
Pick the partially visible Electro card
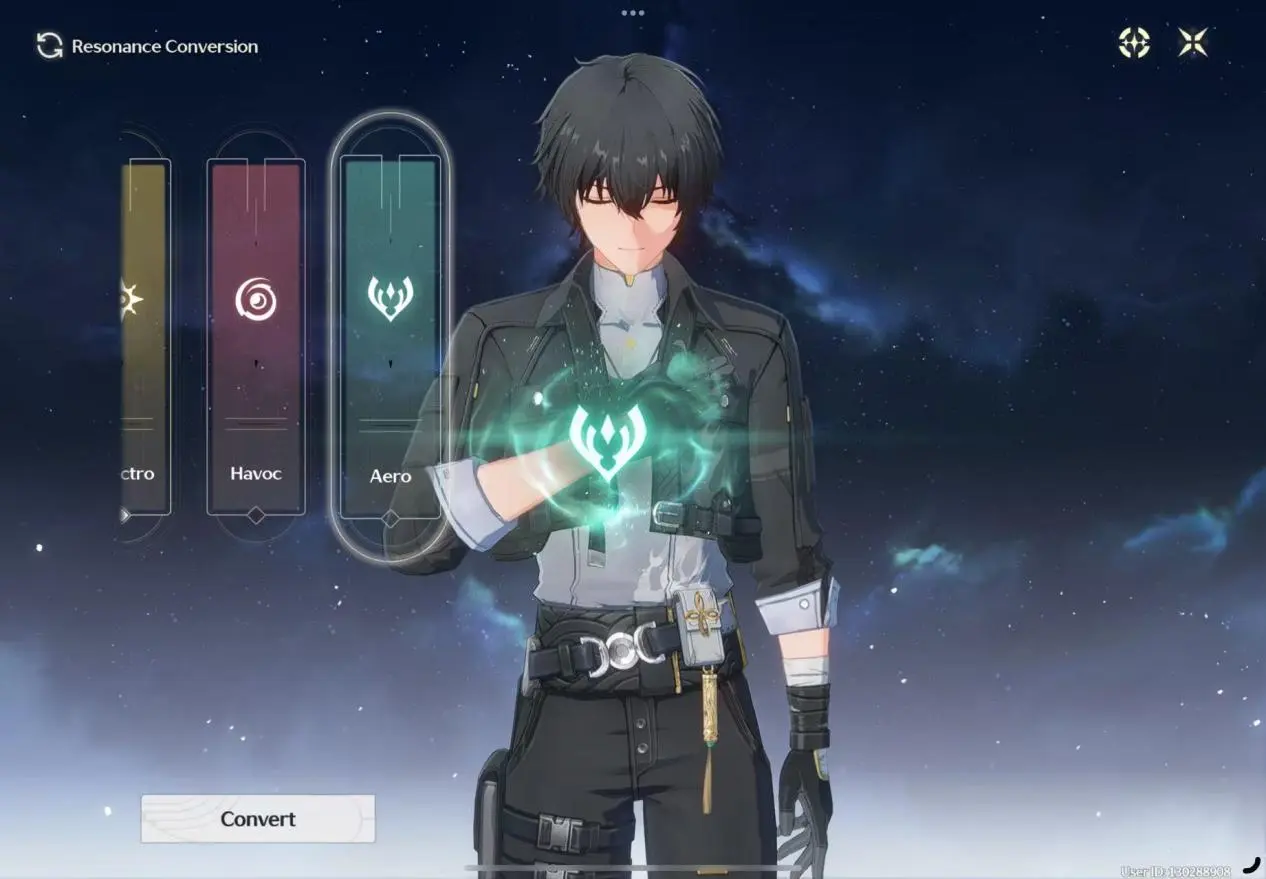(x=143, y=337)
